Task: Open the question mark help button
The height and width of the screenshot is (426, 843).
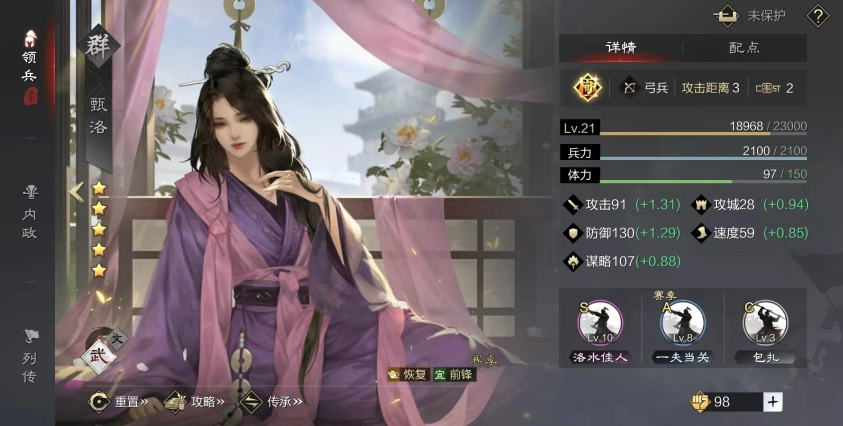Action: [x=817, y=16]
